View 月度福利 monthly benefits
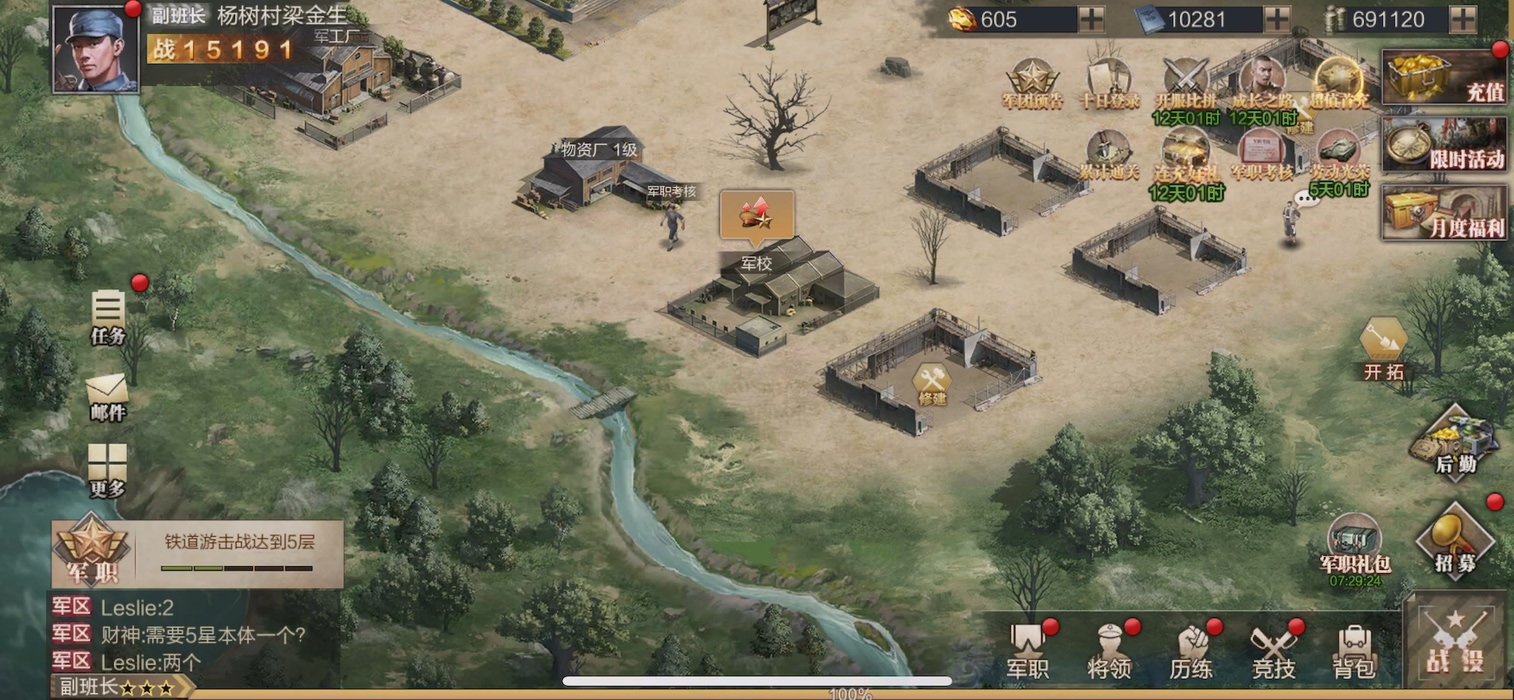The width and height of the screenshot is (1514, 700). coord(1444,212)
